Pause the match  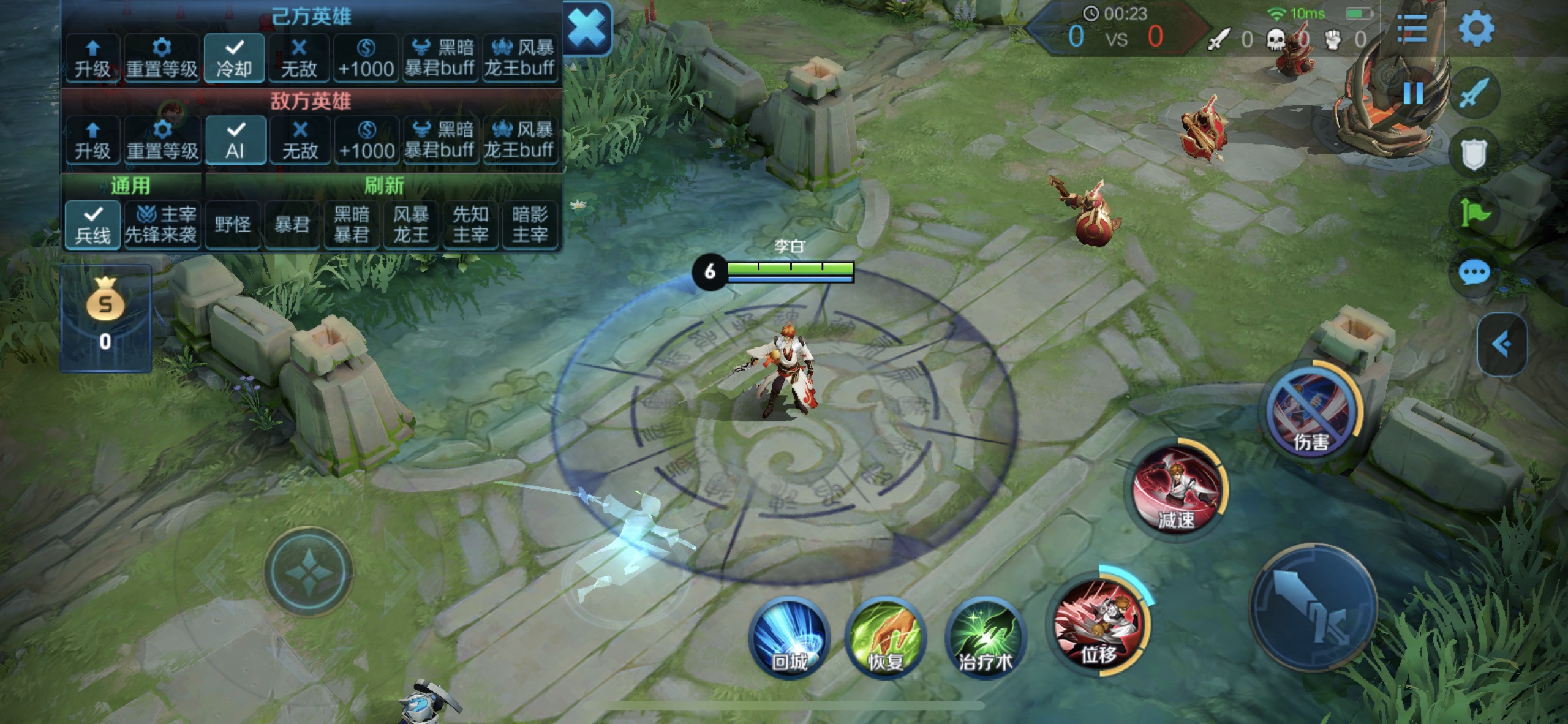point(1413,93)
